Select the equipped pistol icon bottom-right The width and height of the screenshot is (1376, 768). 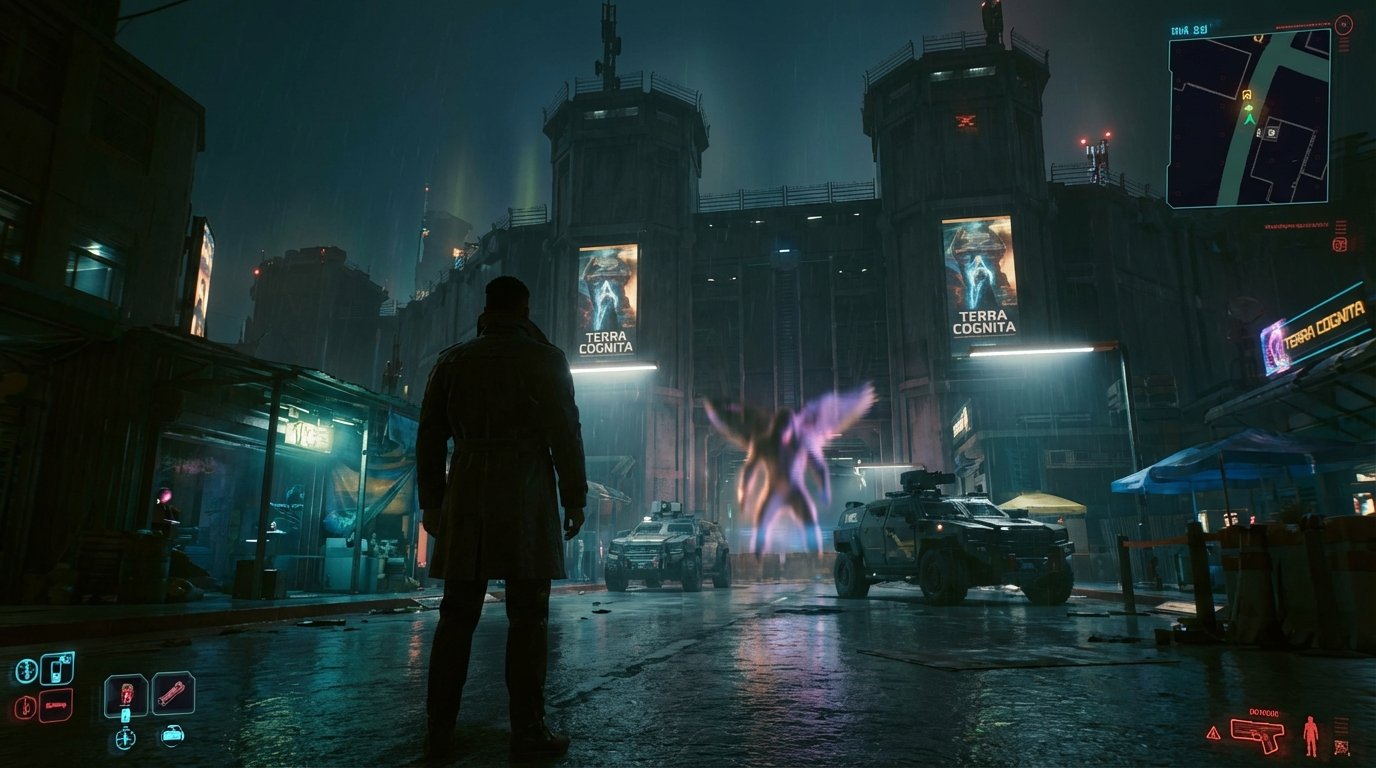tap(1258, 736)
